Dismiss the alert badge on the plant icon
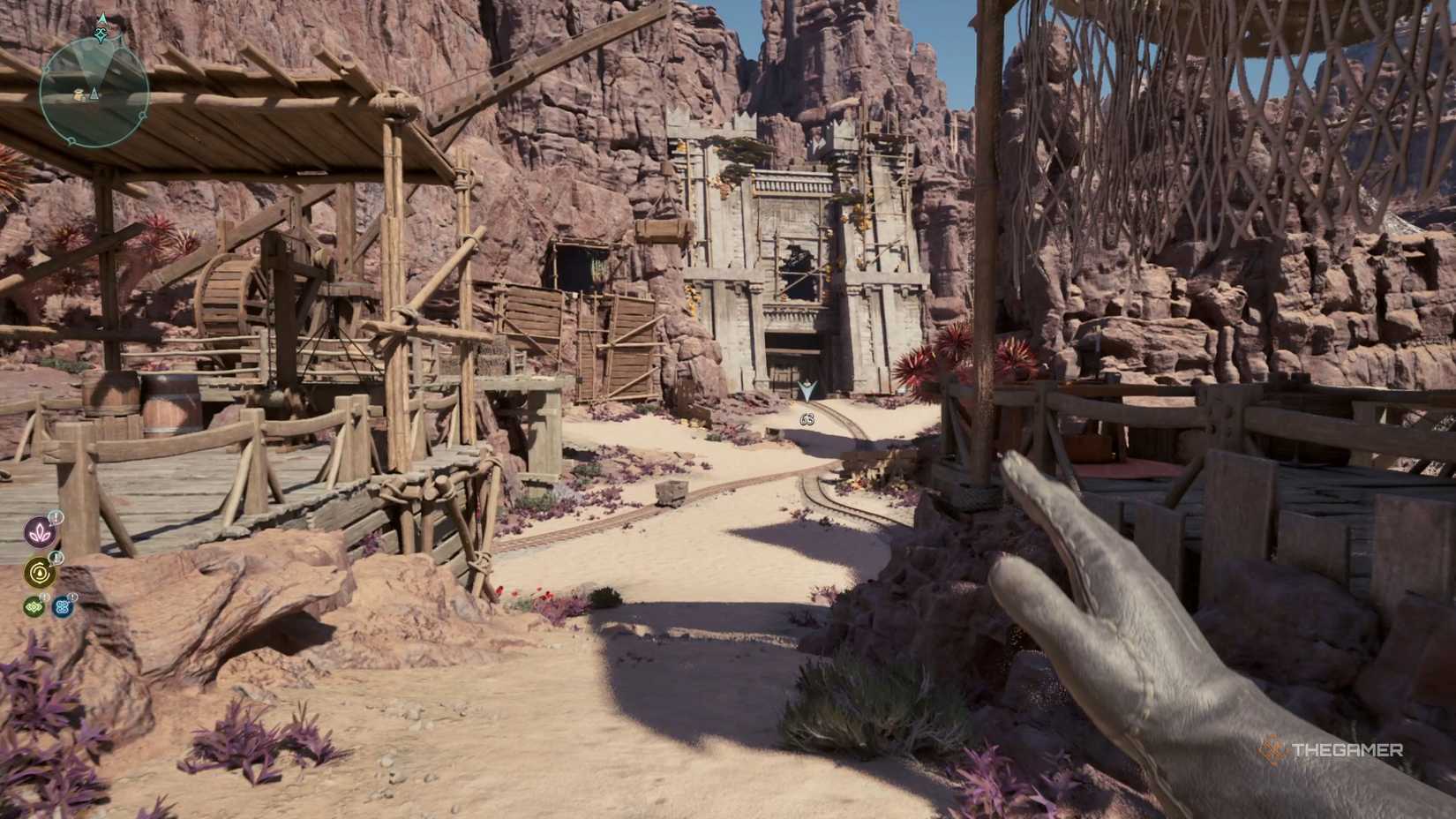The image size is (1456, 819). tap(56, 517)
